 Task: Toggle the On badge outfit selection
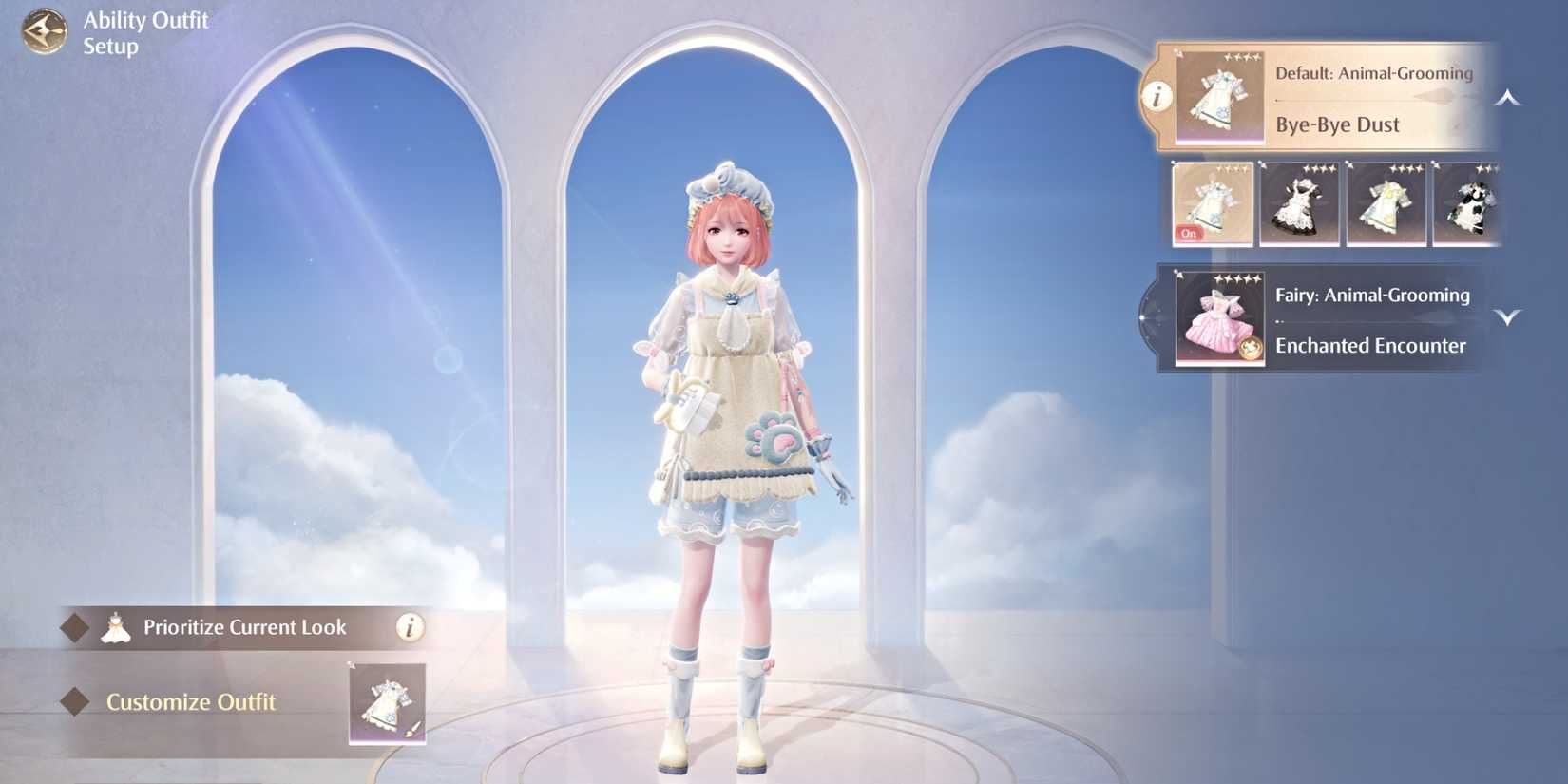point(1189,233)
